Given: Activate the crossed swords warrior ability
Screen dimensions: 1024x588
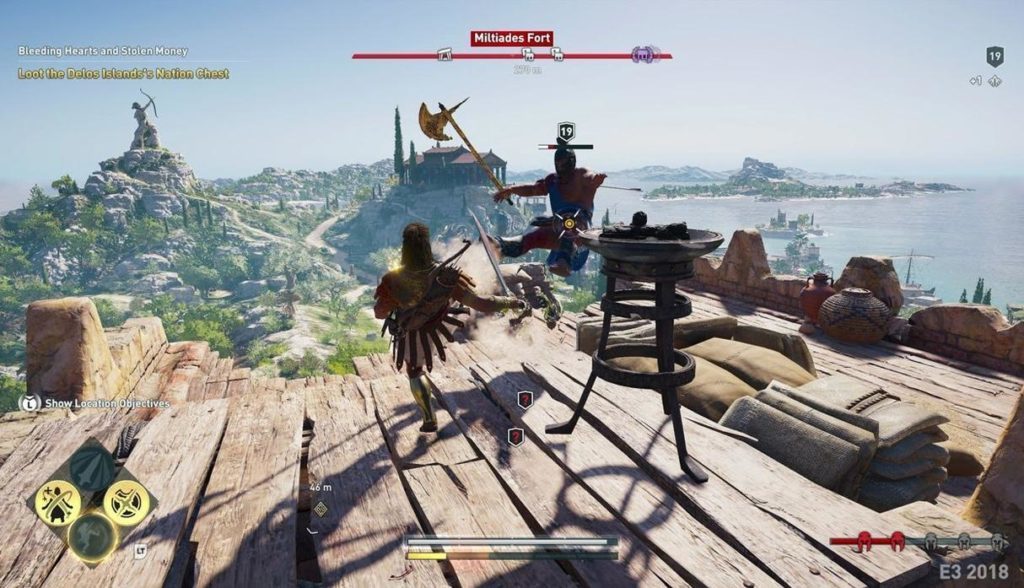Looking at the screenshot, I should [58, 502].
